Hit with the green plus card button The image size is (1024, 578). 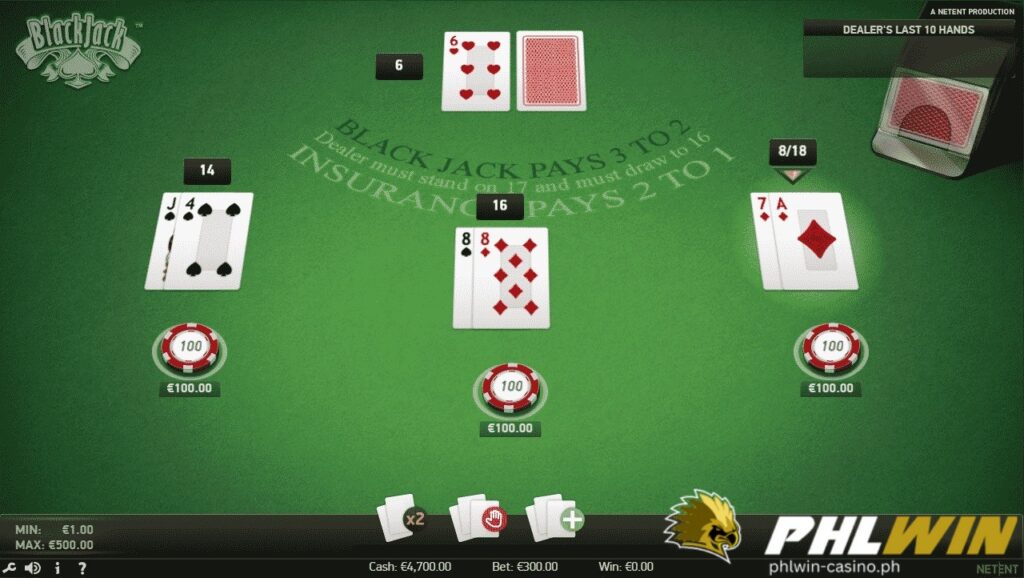click(x=556, y=518)
